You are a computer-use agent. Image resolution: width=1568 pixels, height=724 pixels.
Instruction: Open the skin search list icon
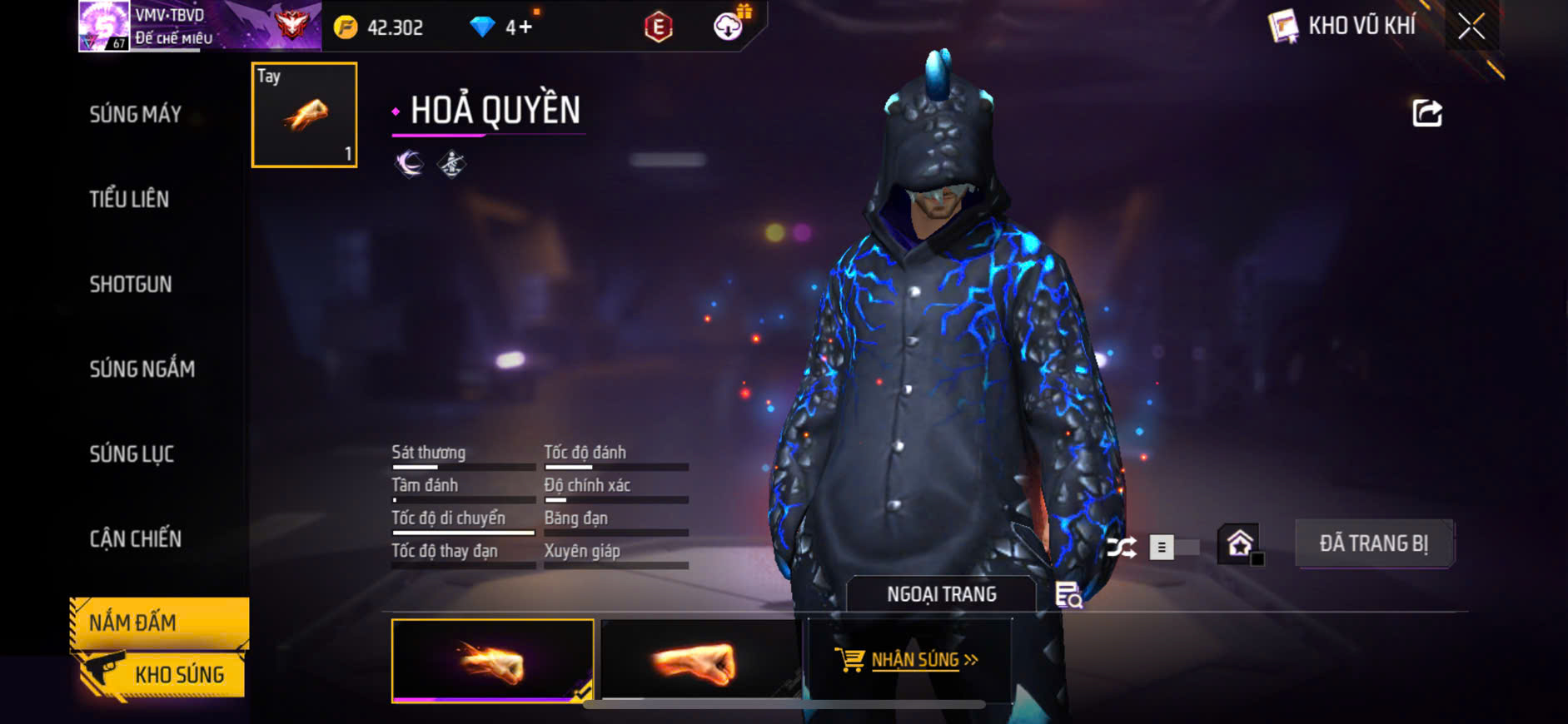point(1068,595)
